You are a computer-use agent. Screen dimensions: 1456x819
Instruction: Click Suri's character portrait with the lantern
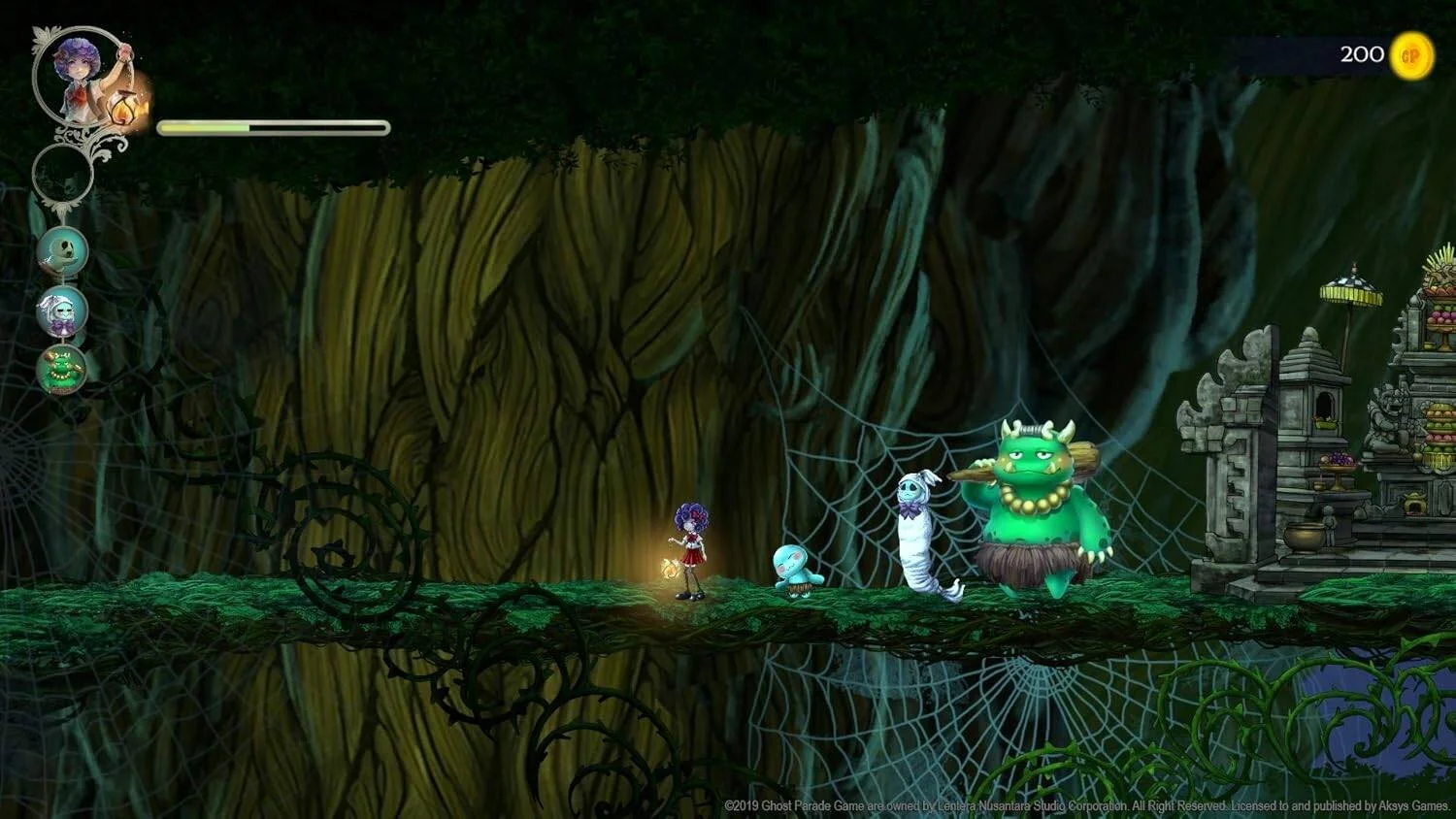click(x=83, y=78)
